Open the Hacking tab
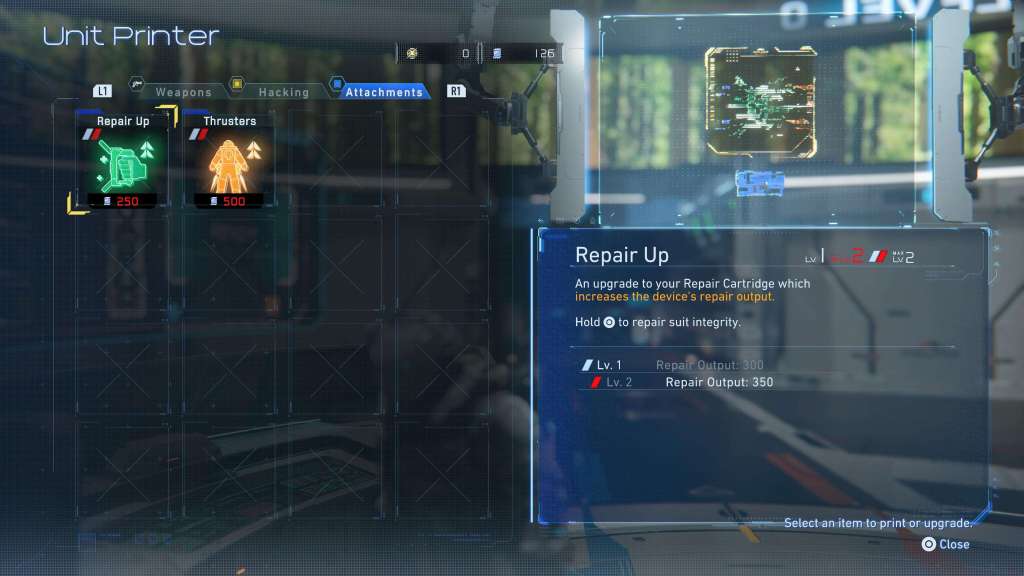The image size is (1024, 576). (283, 92)
